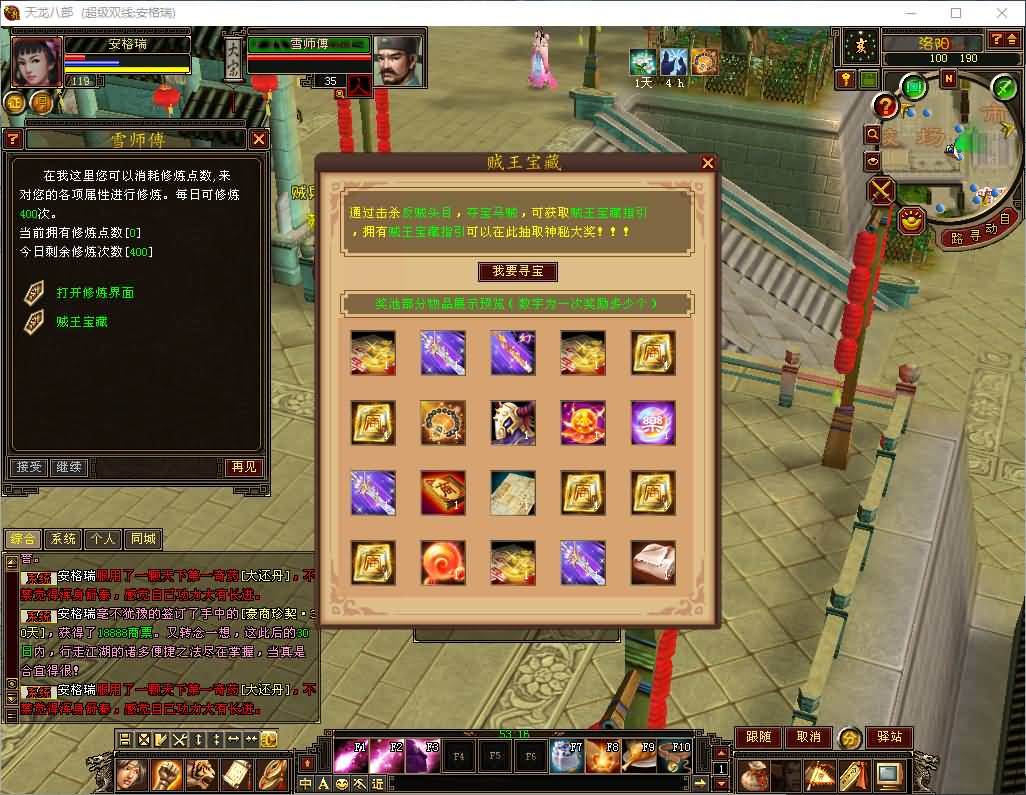
Task: Close the game window
Action: point(1002,13)
